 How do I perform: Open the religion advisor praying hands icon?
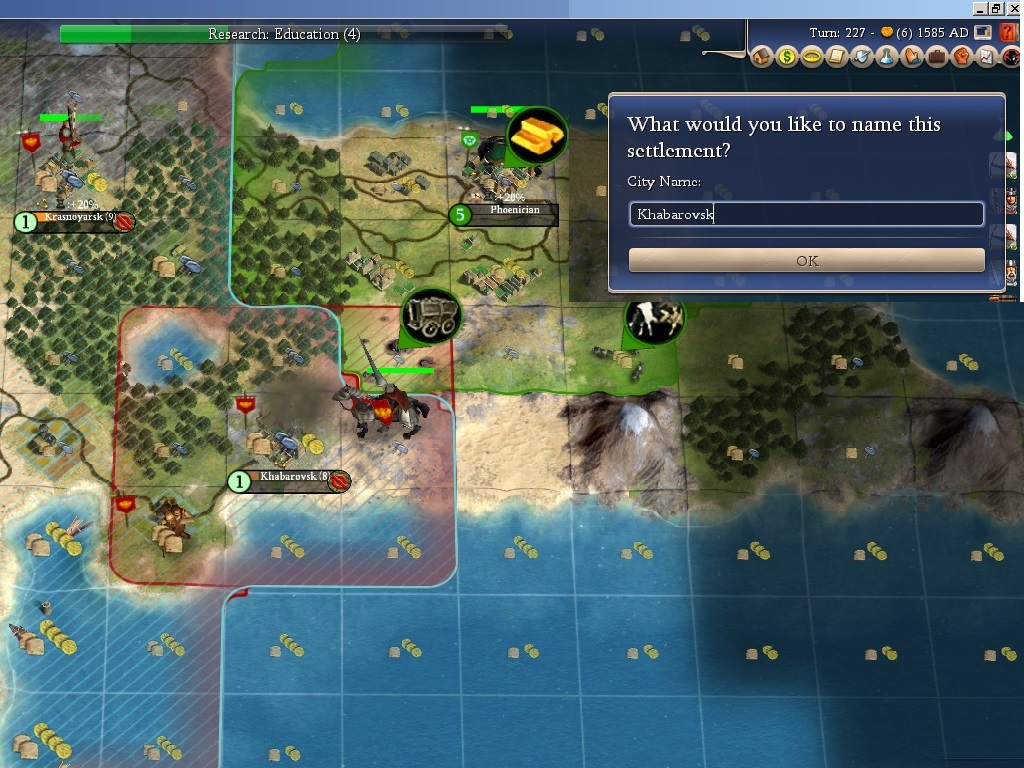[x=912, y=57]
